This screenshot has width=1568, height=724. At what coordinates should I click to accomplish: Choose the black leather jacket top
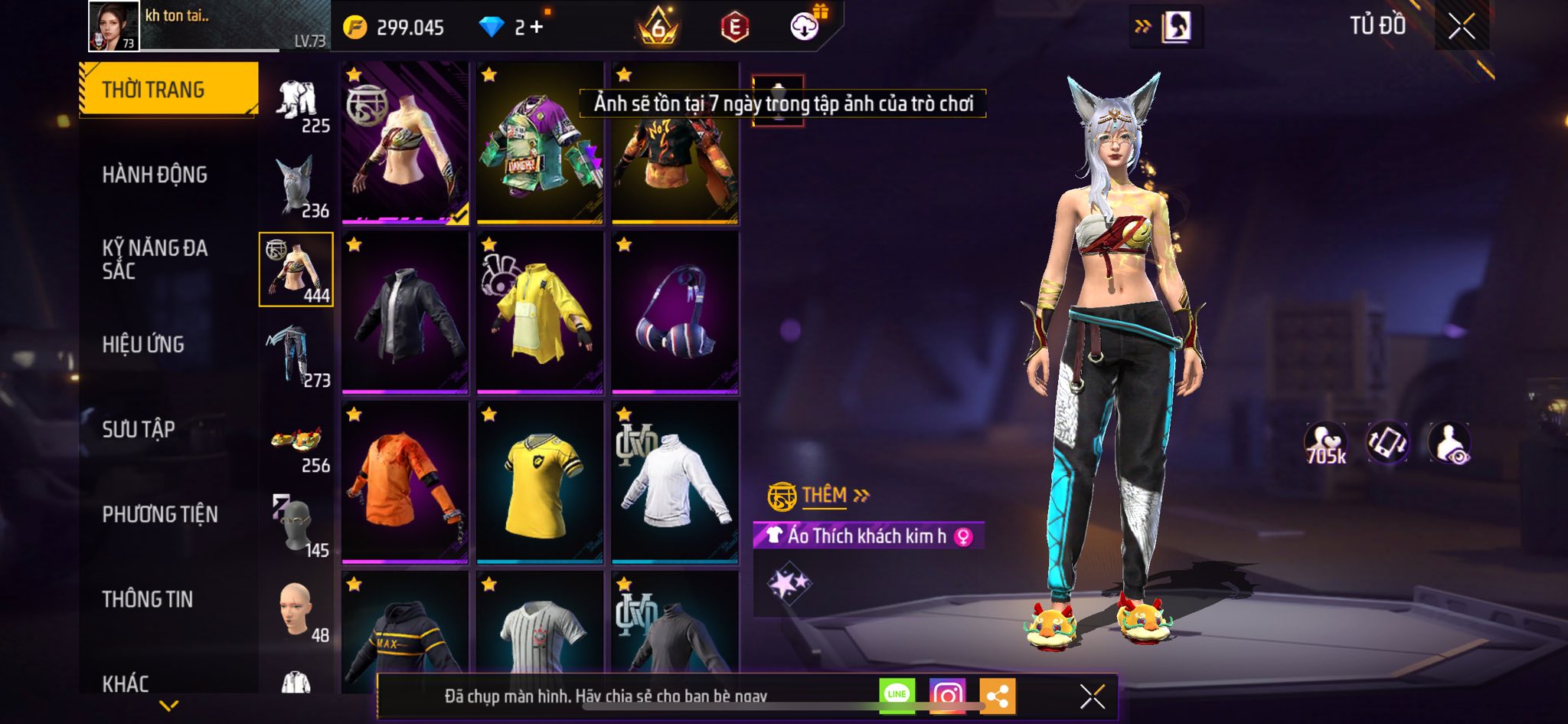point(405,313)
